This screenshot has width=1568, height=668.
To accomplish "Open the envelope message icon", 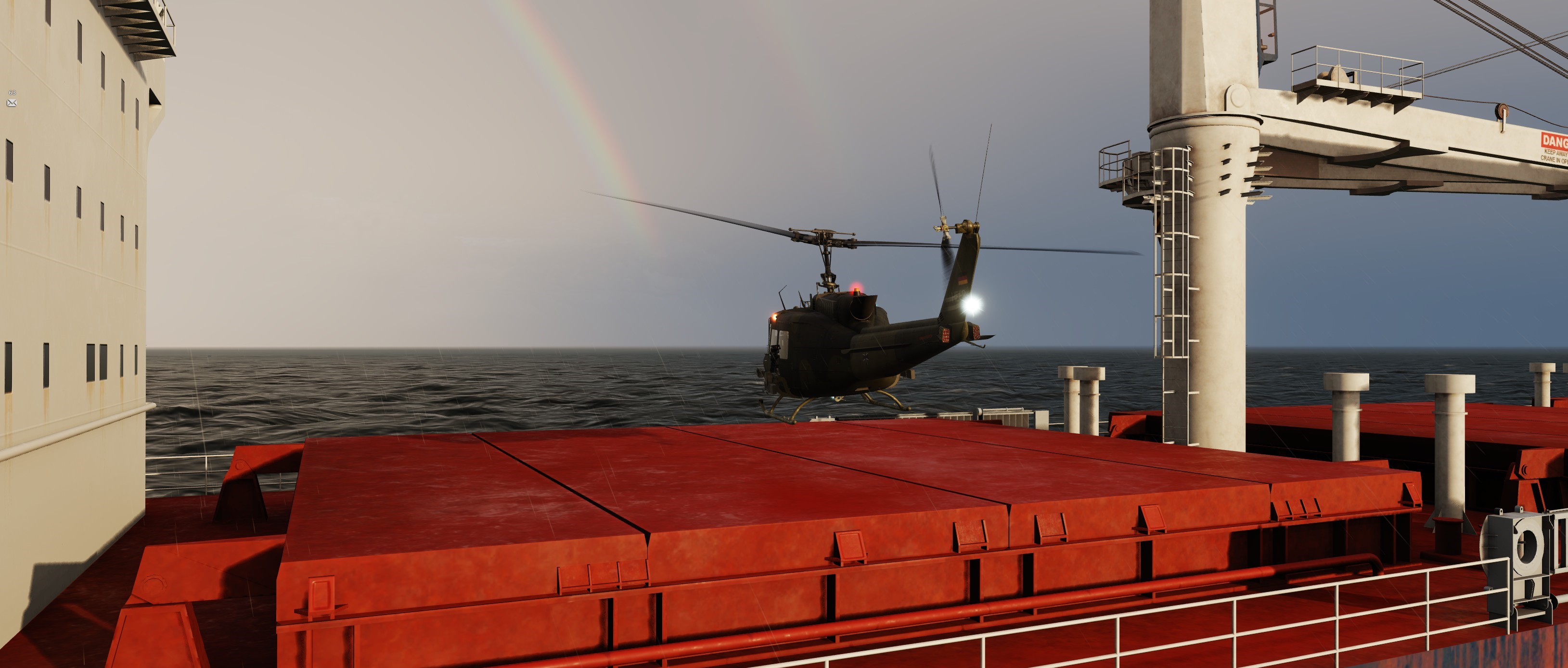I will (12, 103).
